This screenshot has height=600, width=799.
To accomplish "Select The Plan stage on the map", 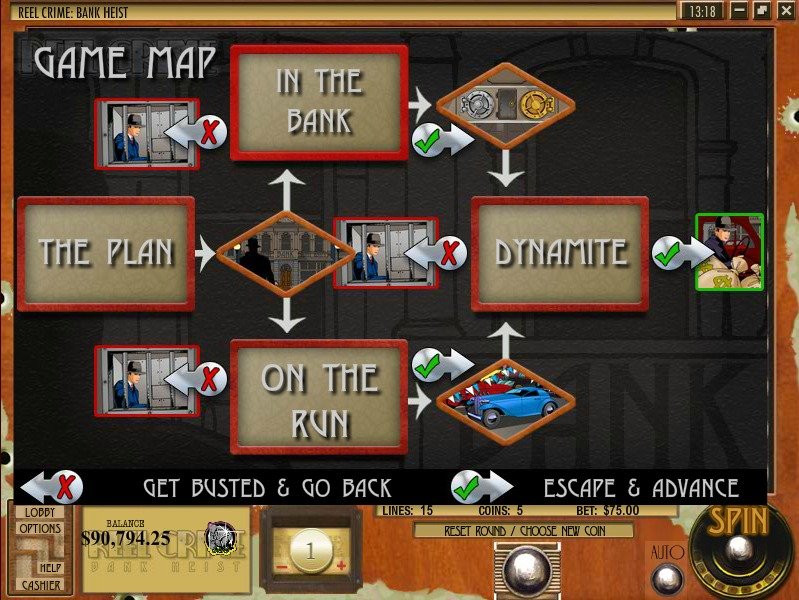I will point(105,253).
